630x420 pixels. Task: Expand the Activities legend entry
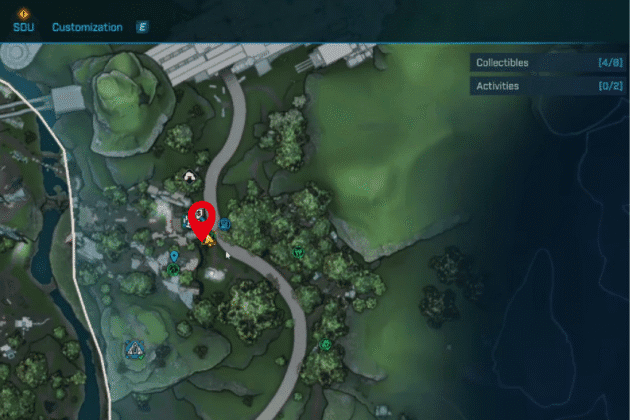pos(550,87)
